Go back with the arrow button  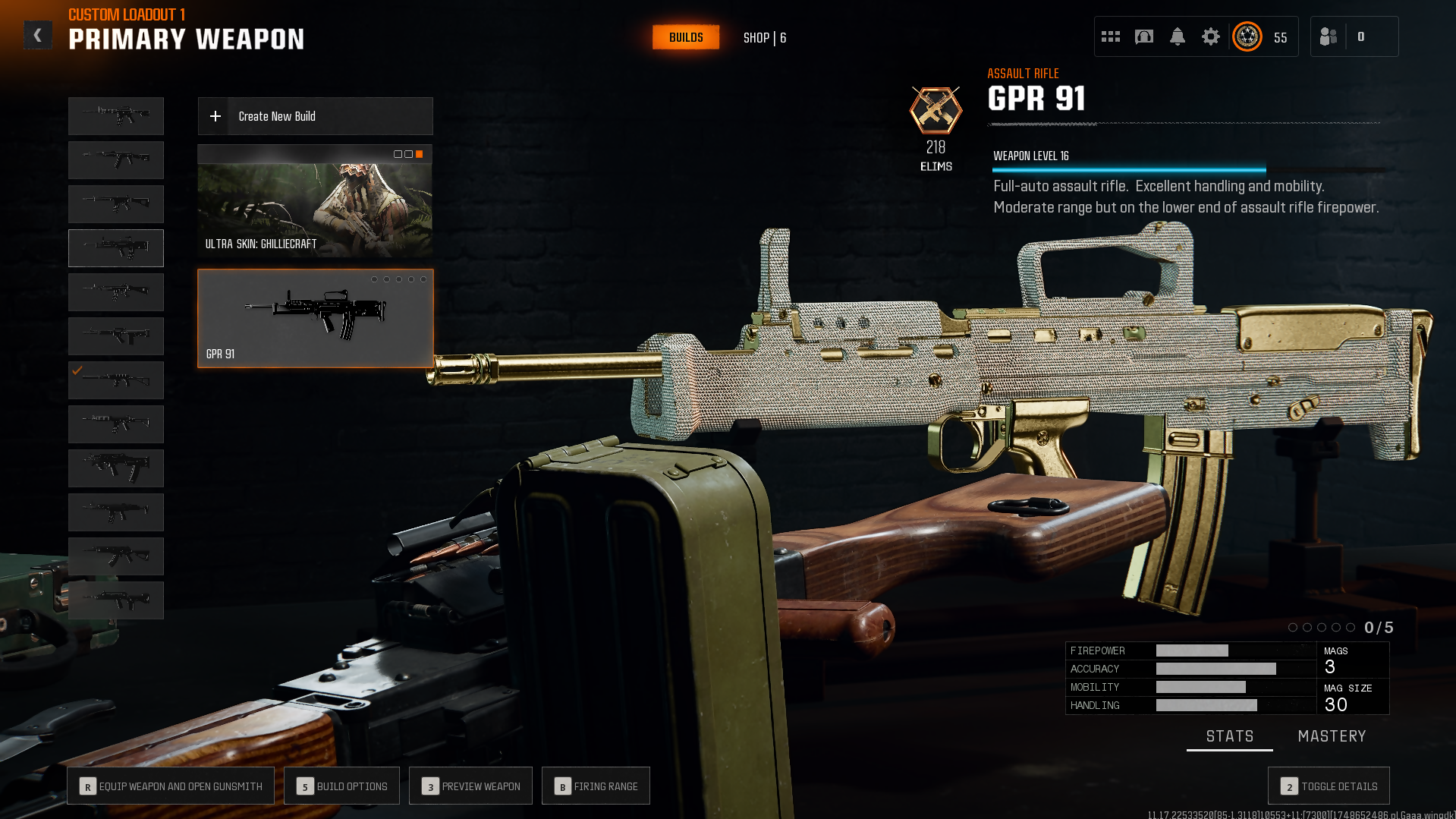click(x=38, y=36)
